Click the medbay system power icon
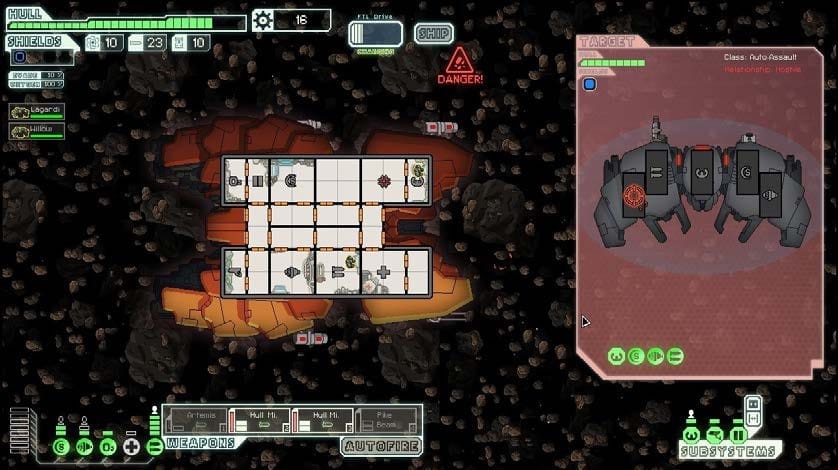The width and height of the screenshot is (838, 470). [131, 445]
